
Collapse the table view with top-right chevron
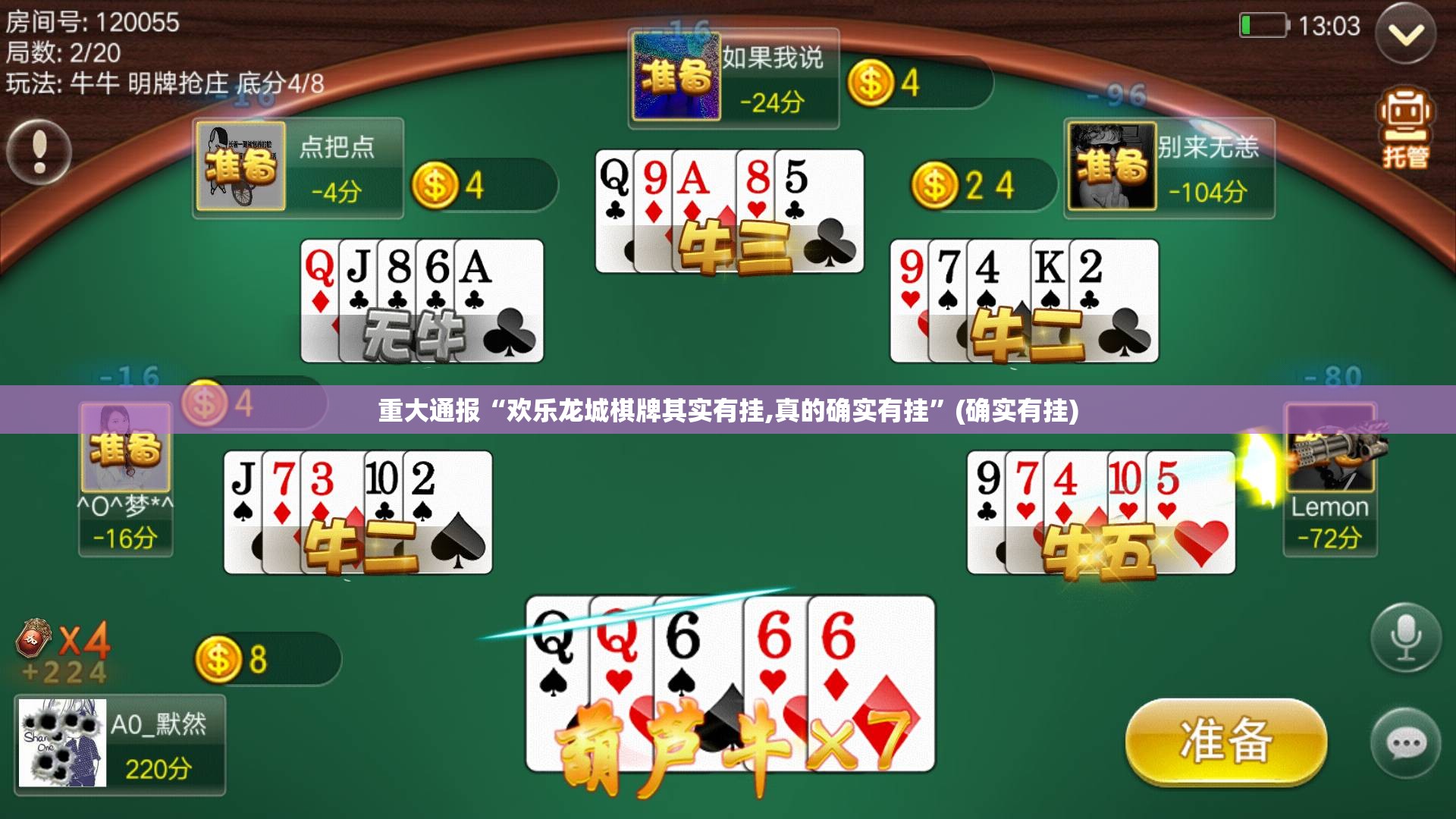pyautogui.click(x=1407, y=34)
